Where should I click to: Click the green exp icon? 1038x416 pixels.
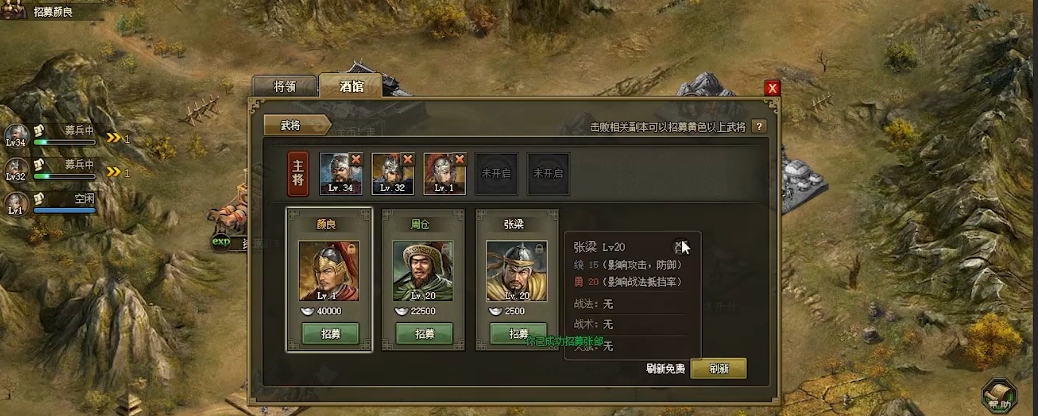click(x=221, y=240)
